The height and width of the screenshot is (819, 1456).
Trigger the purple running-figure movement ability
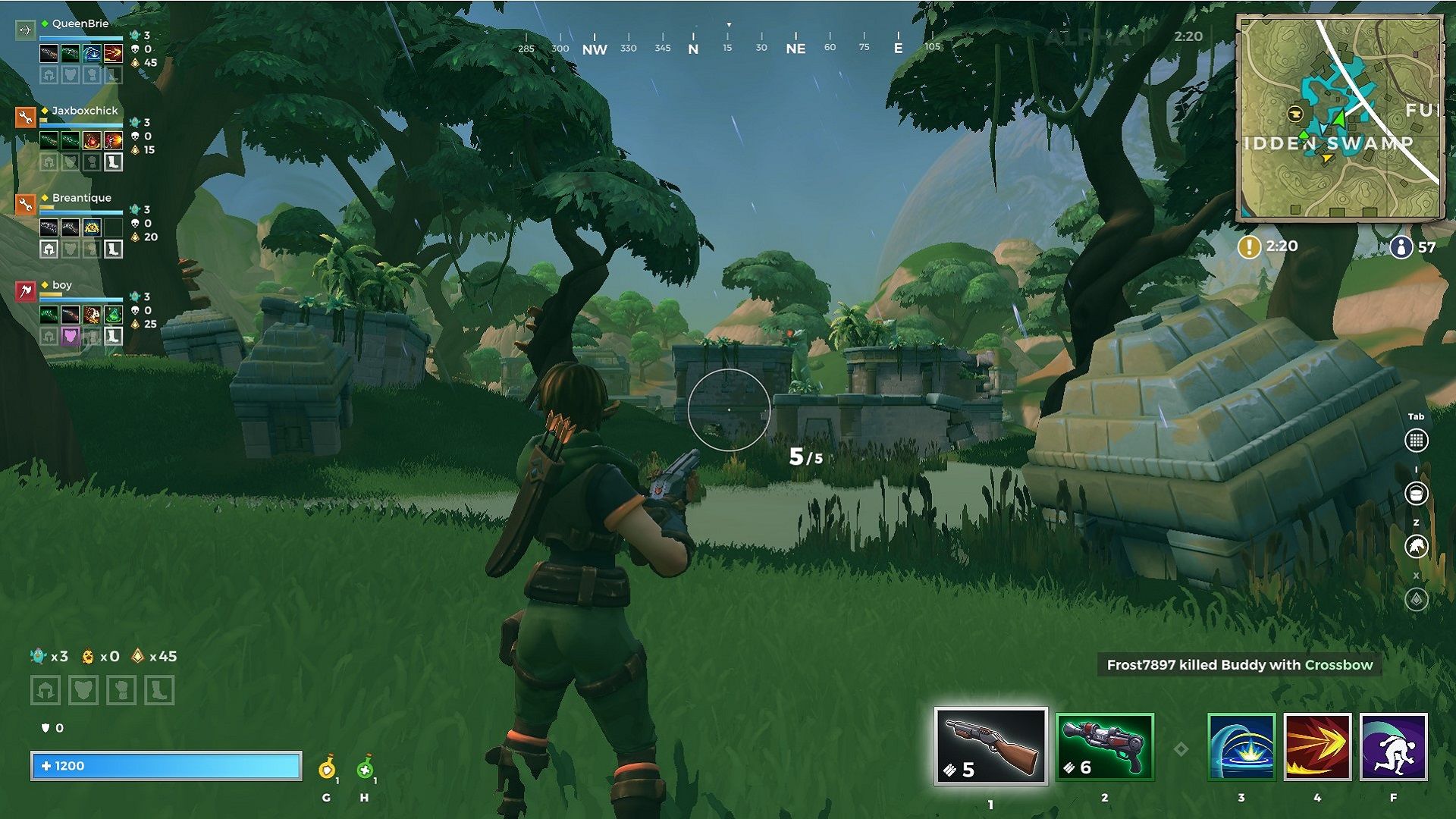click(1394, 747)
